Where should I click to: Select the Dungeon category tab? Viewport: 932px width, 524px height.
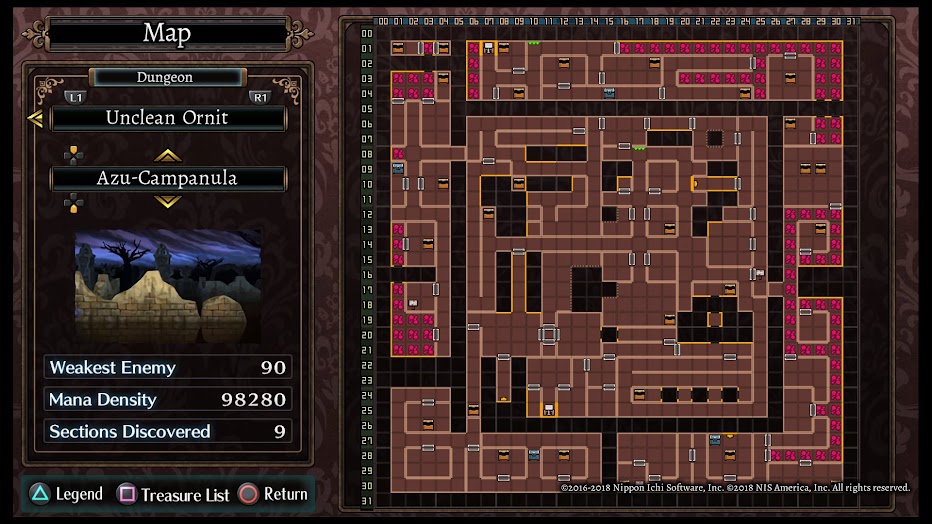(166, 77)
